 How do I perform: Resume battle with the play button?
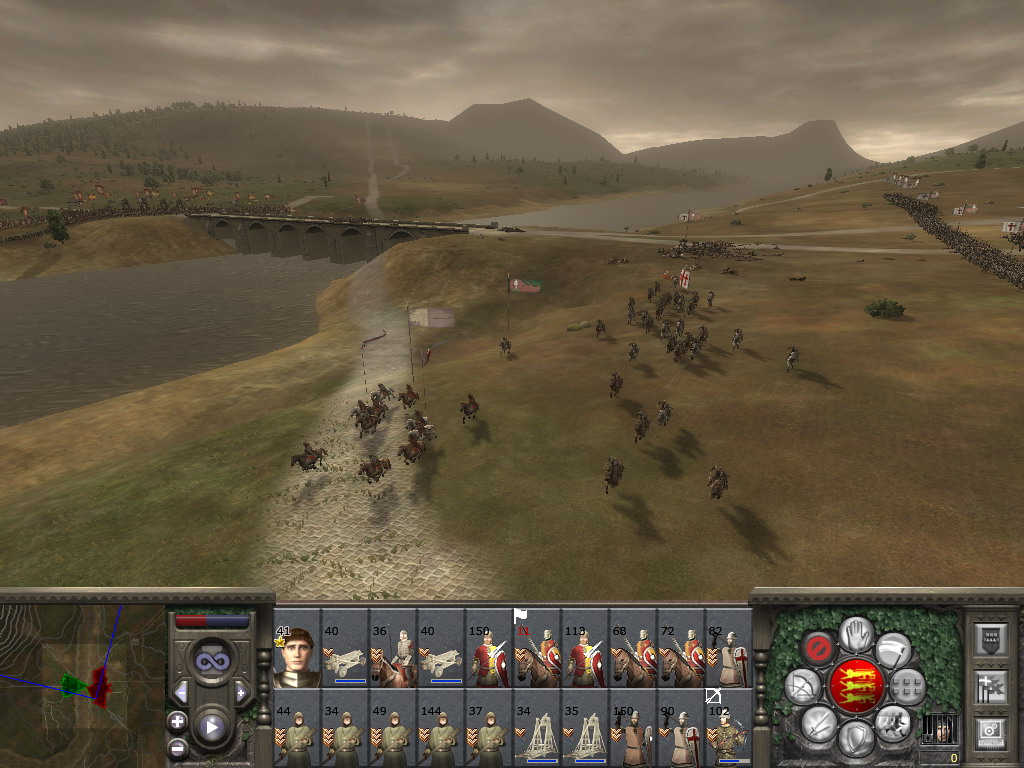pos(211,726)
